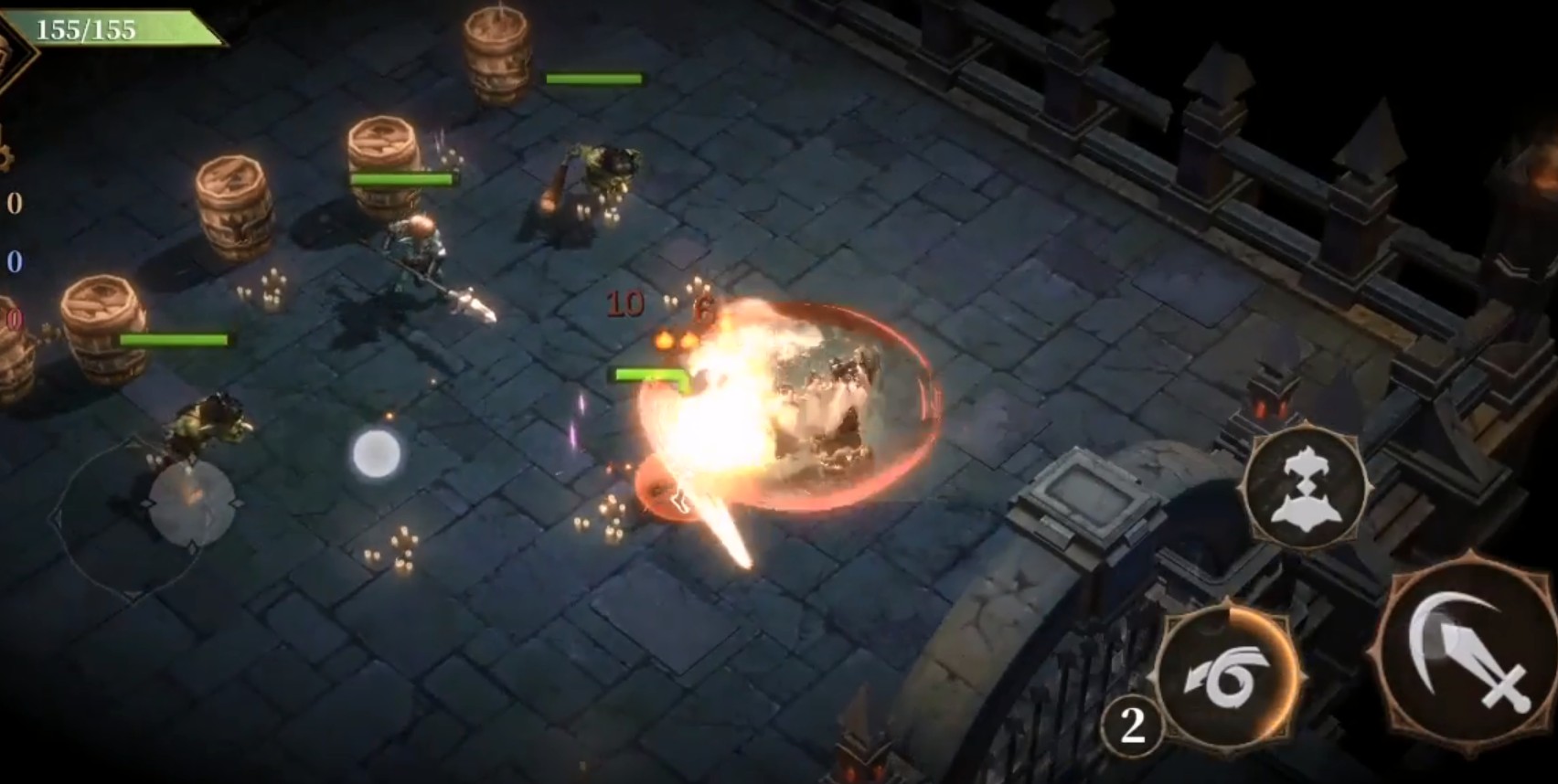
Task: Touch the virtual movement joystick
Action: pos(191,505)
